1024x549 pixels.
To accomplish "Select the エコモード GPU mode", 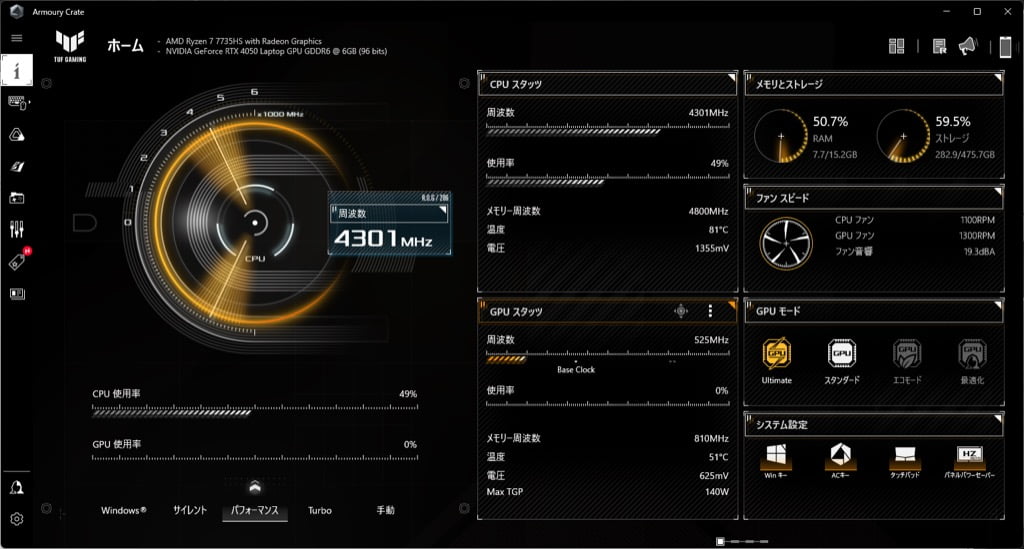I will 907,355.
